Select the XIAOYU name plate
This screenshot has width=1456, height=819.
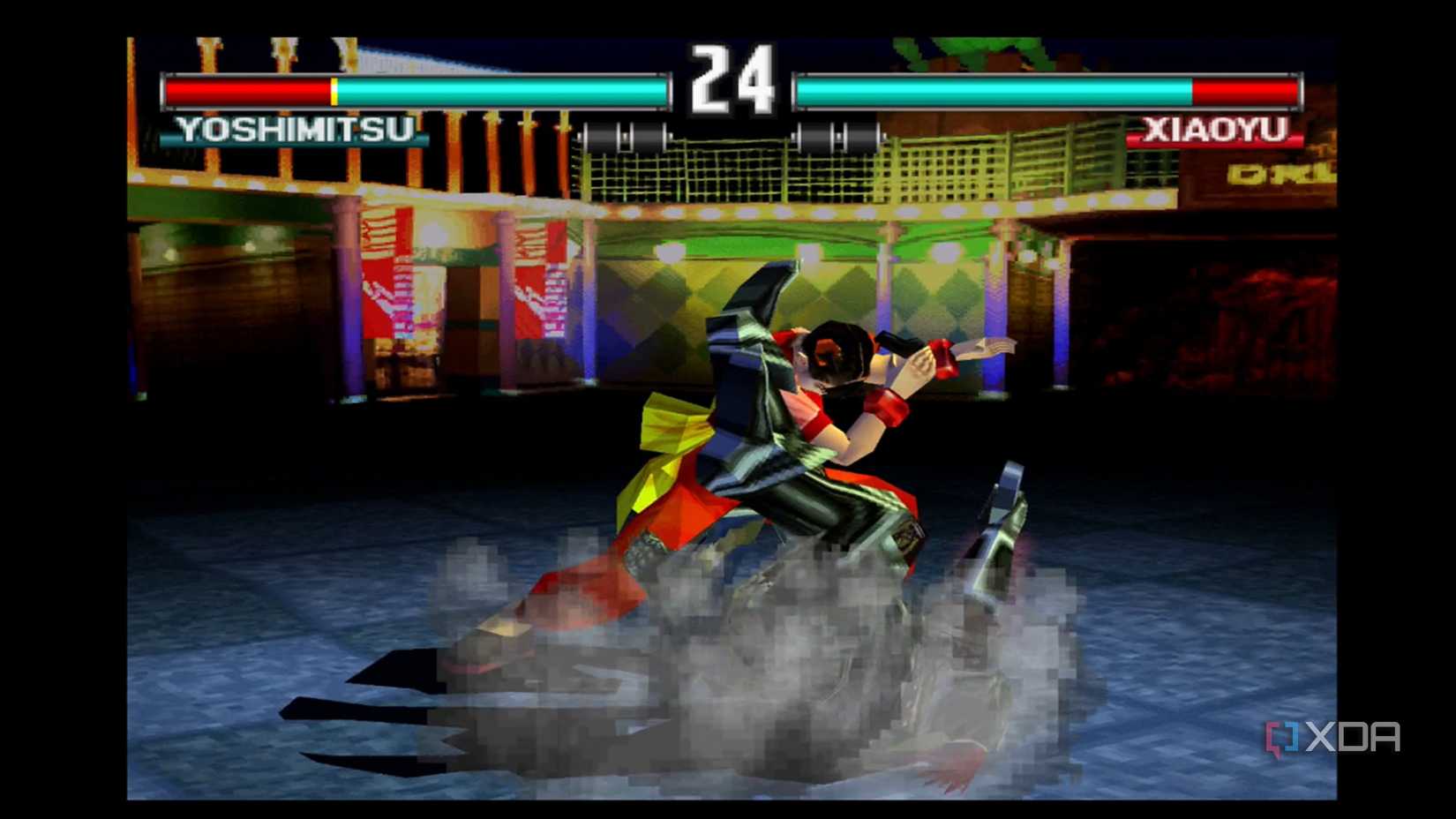[x=1215, y=131]
